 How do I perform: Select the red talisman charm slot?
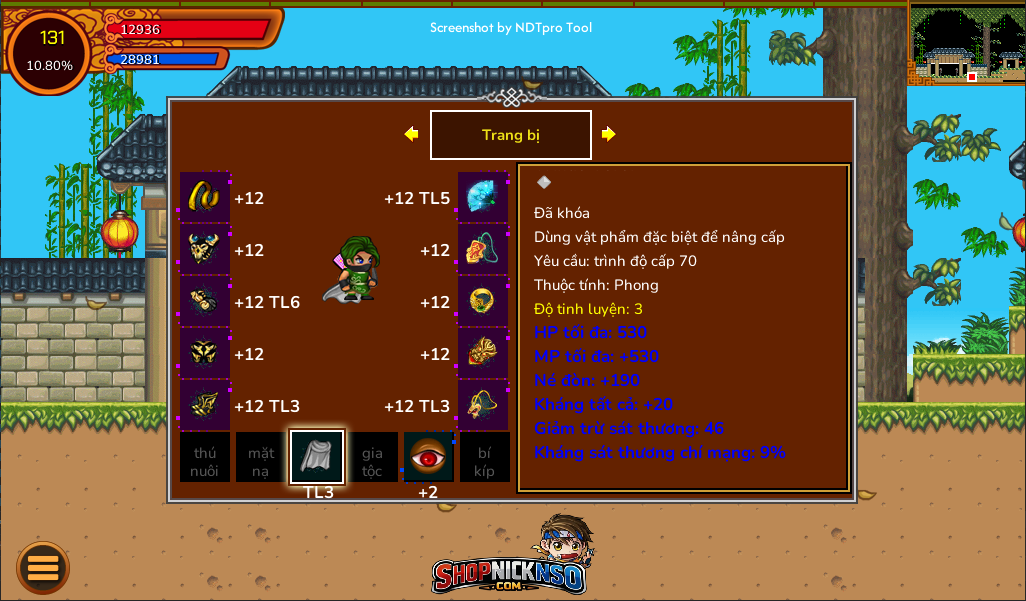click(x=483, y=249)
